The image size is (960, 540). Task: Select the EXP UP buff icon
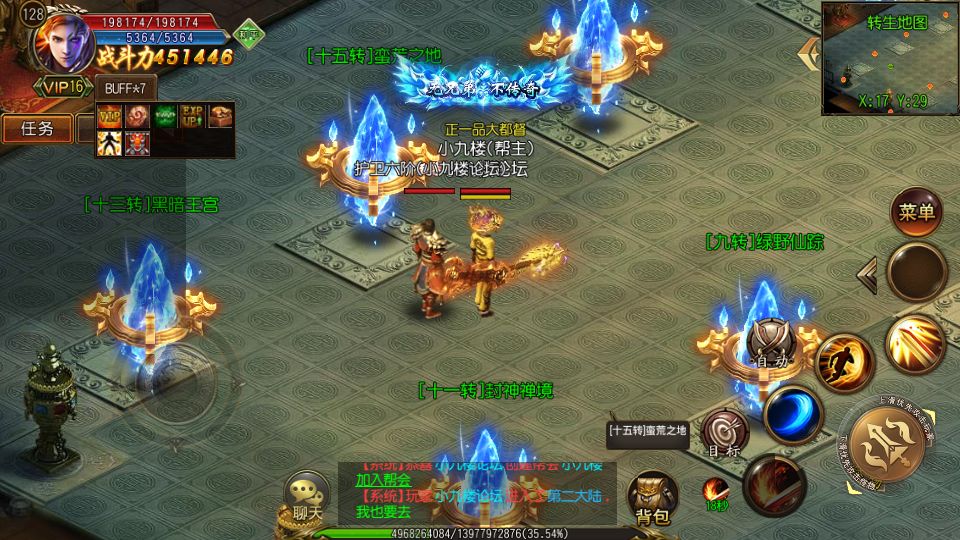pyautogui.click(x=192, y=115)
